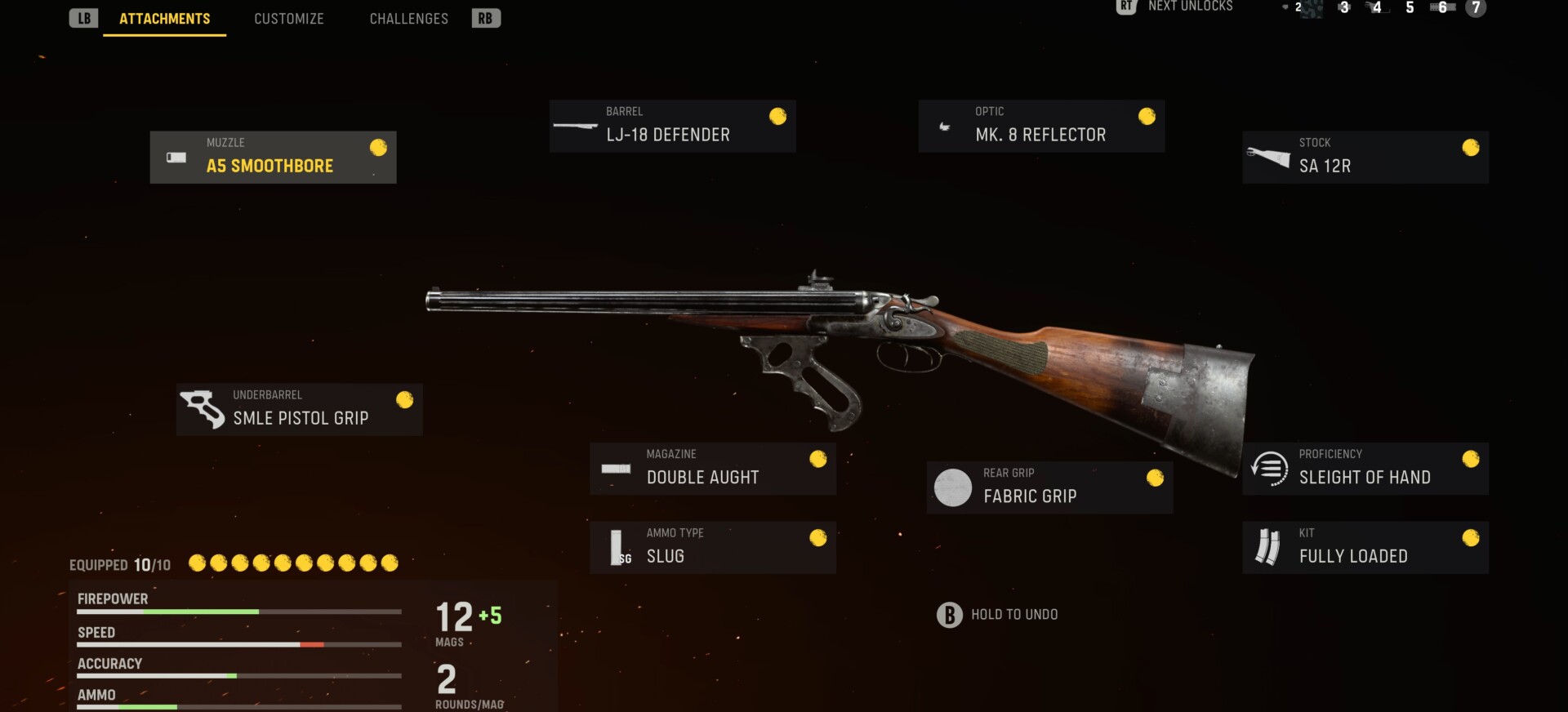Select the A5 Smoothbore muzzle slot
This screenshot has width=1568, height=712.
click(273, 158)
